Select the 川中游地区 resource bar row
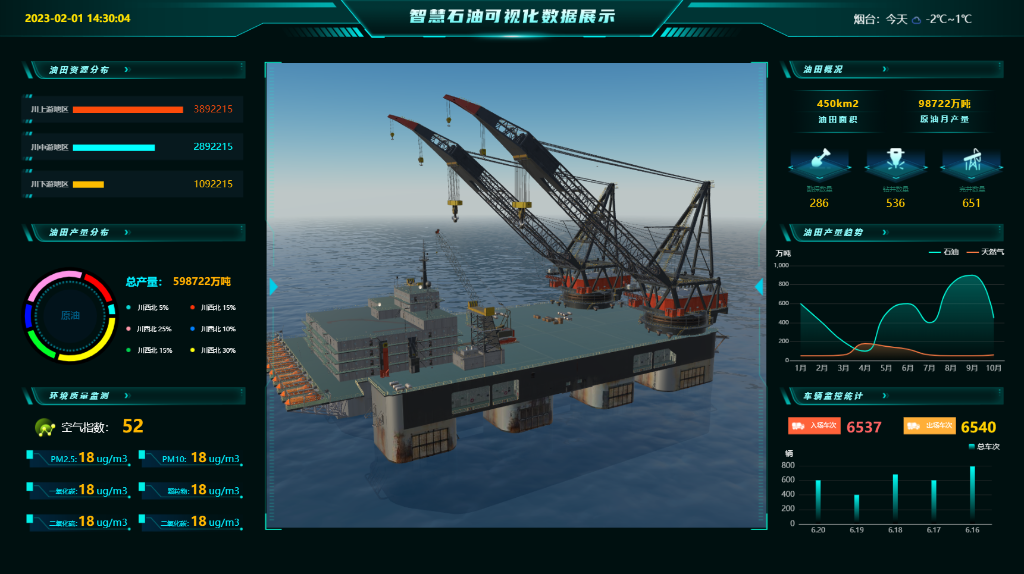 click(x=132, y=147)
